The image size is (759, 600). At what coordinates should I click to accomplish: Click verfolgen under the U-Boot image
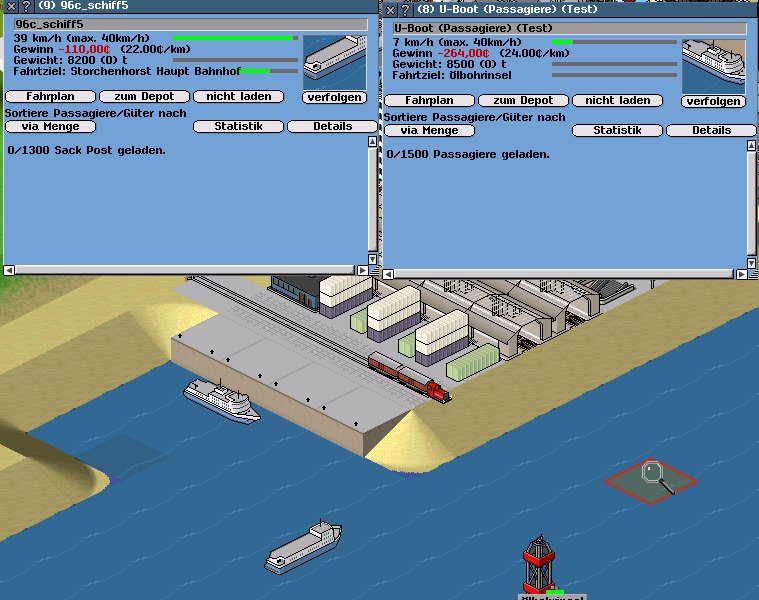click(714, 101)
